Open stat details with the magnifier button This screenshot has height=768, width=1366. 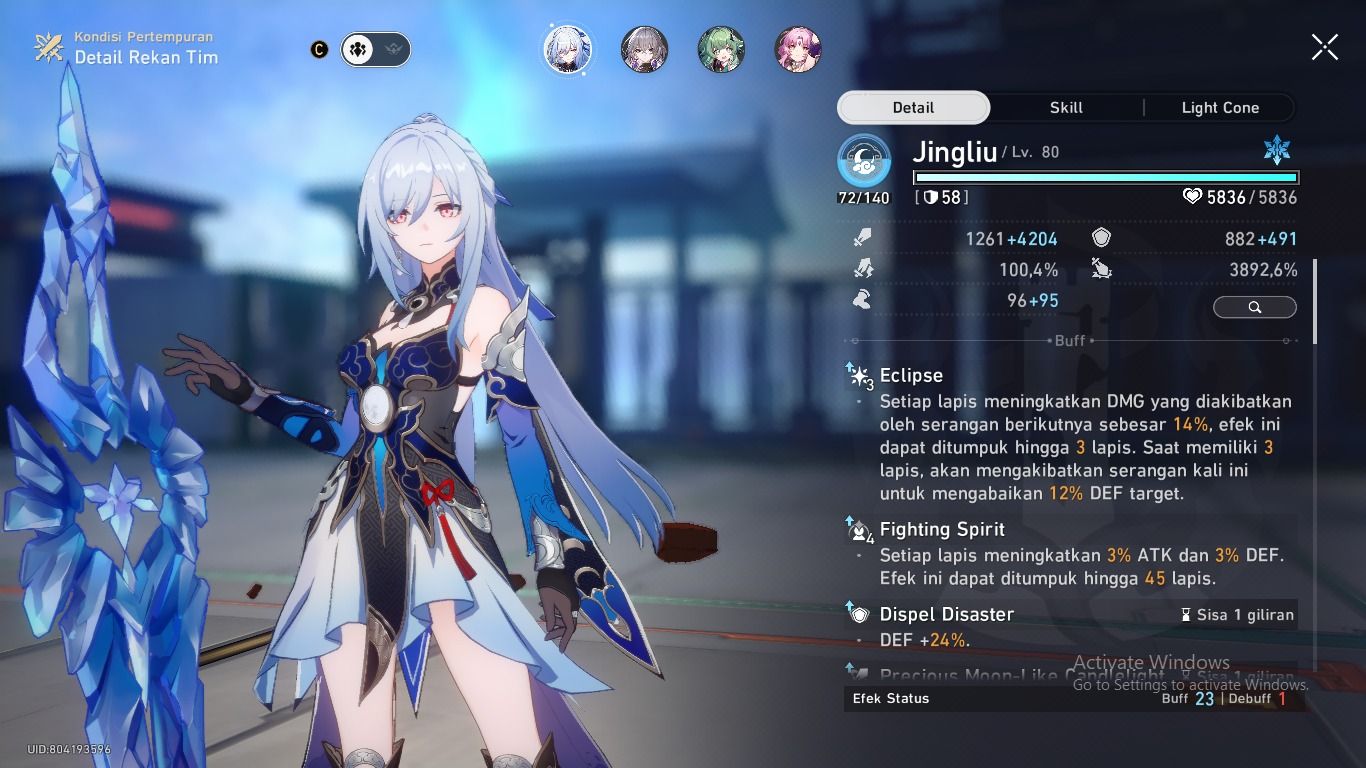point(1255,307)
